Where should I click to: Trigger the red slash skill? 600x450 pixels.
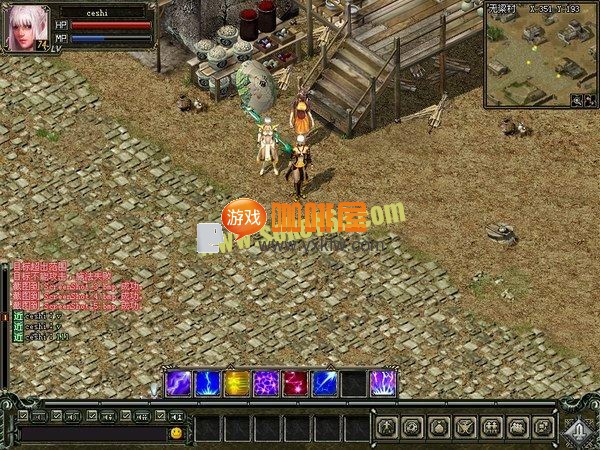[295, 384]
